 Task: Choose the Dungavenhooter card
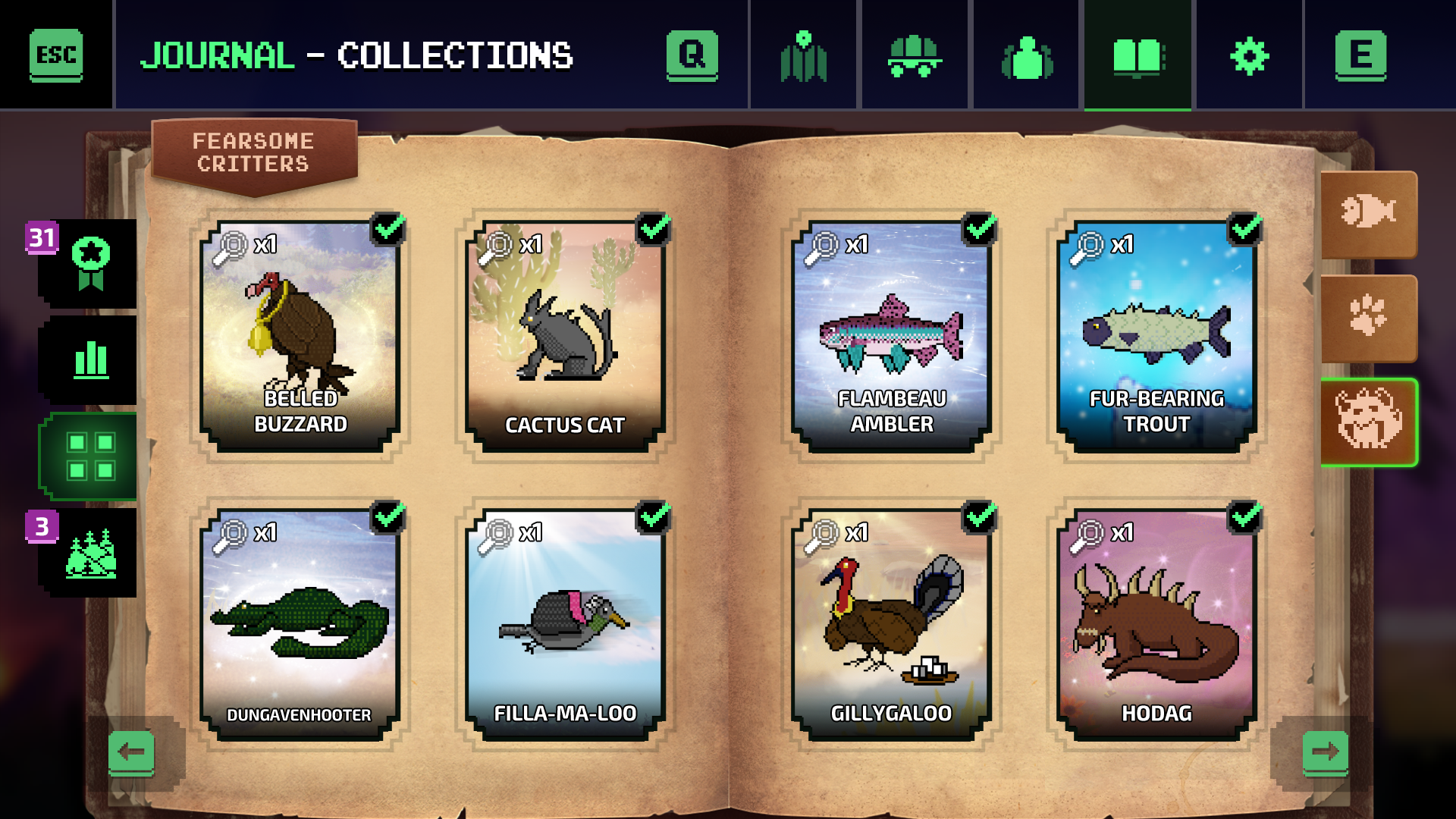(300, 624)
